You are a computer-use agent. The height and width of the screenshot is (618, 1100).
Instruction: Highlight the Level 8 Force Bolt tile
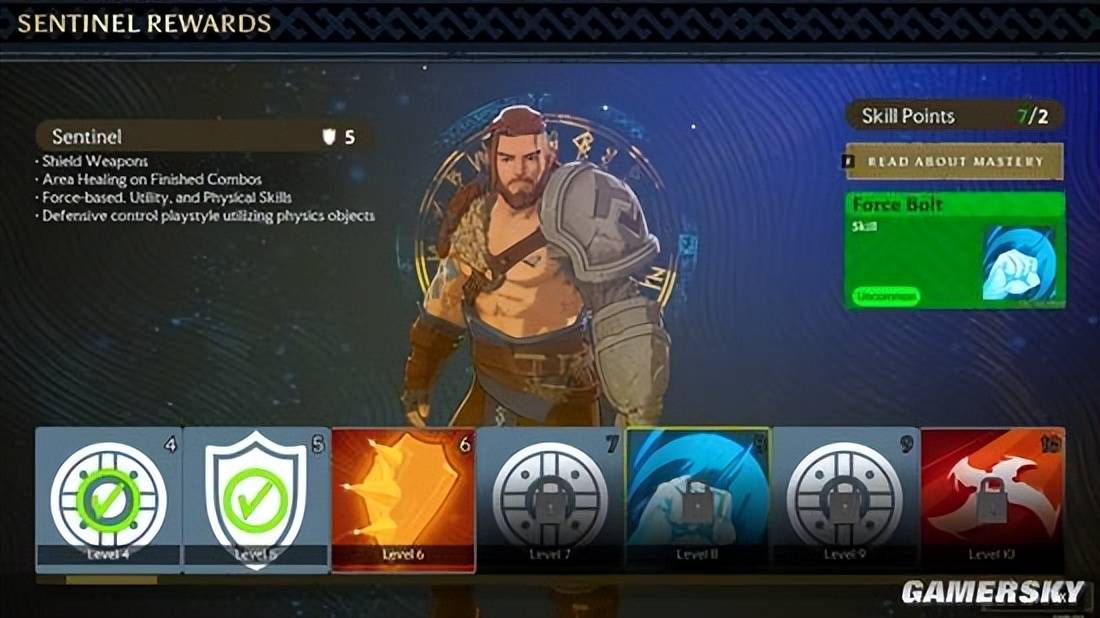pos(697,499)
